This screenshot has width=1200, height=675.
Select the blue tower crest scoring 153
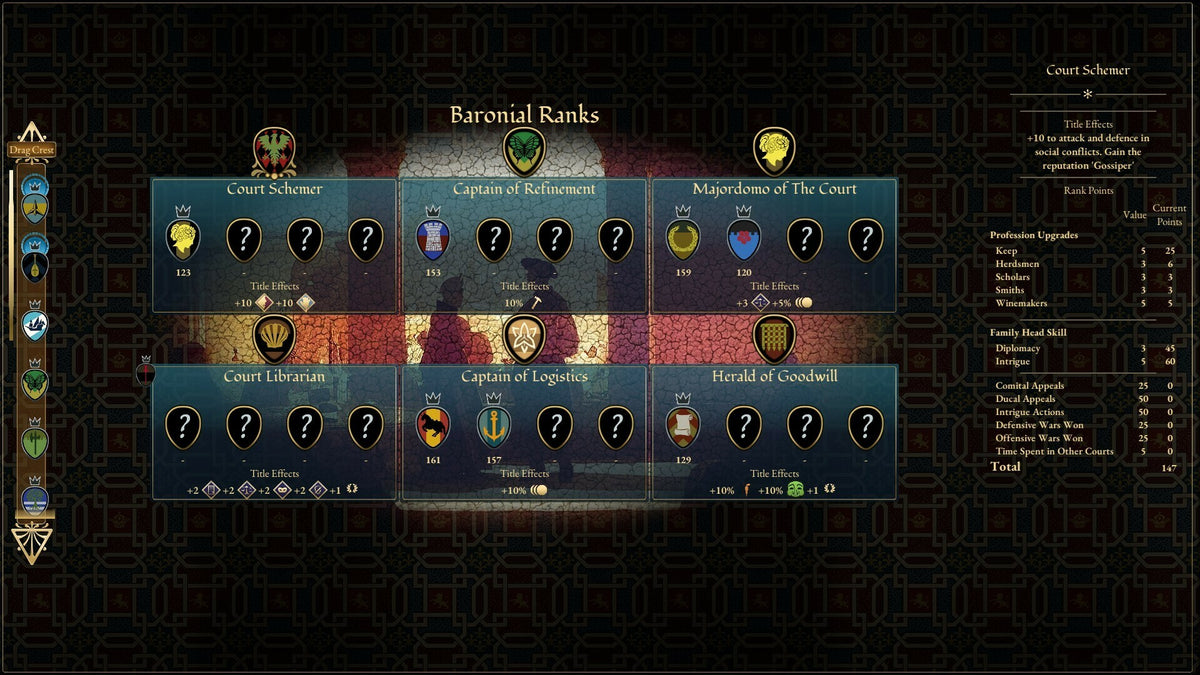[x=433, y=240]
